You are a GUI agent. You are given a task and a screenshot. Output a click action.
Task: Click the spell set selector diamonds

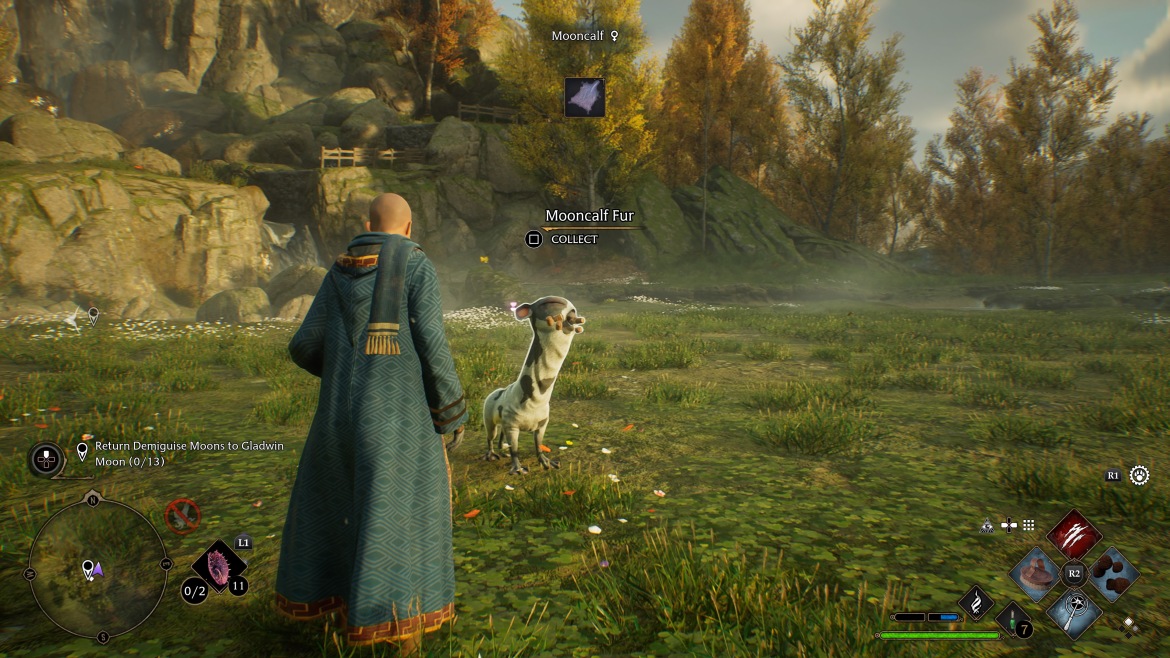[1129, 626]
